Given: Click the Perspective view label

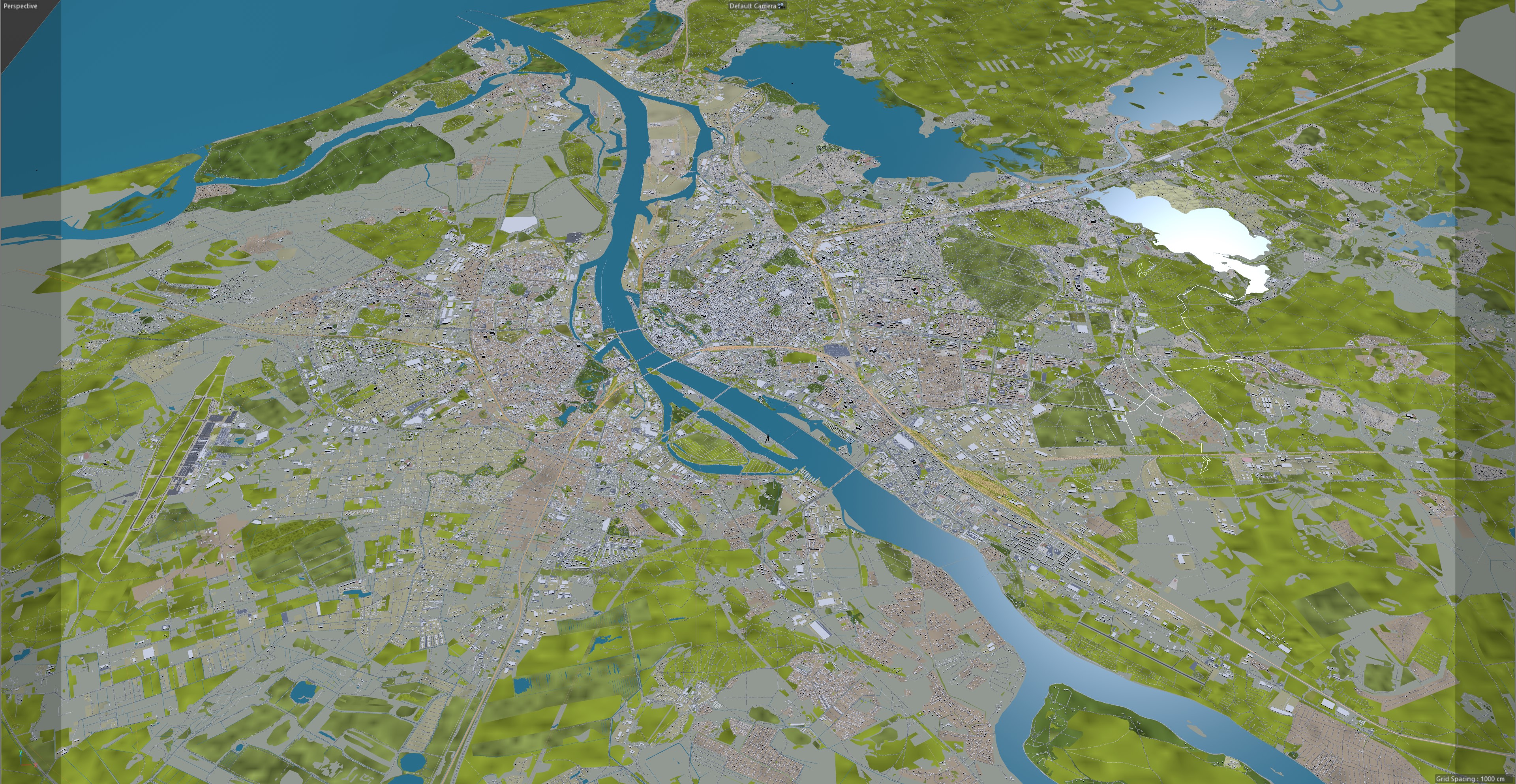Looking at the screenshot, I should [20, 6].
